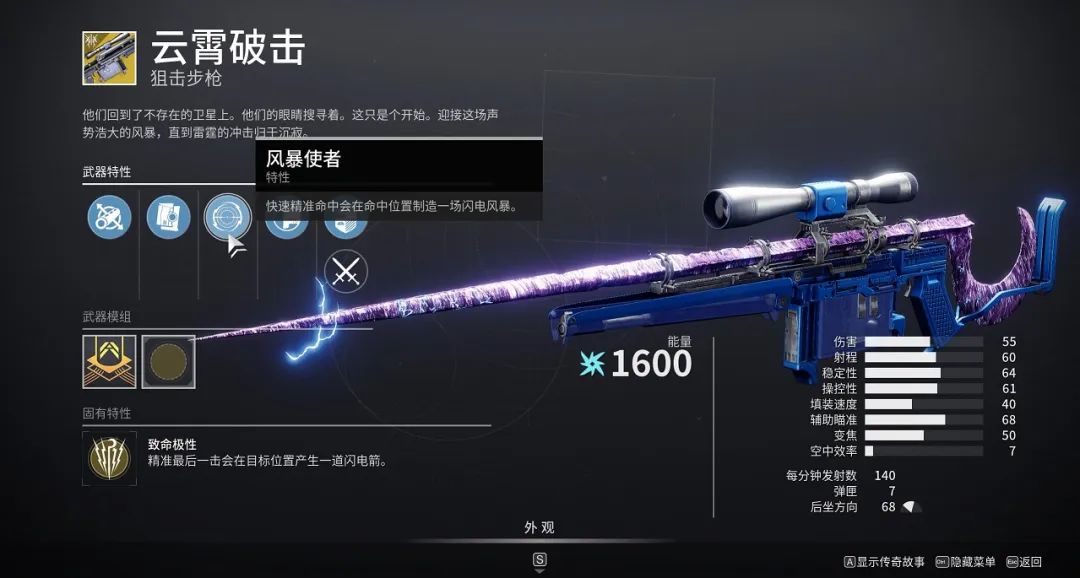Select the first barrel perk icon
Viewport: 1080px width, 578px height.
pyautogui.click(x=109, y=216)
